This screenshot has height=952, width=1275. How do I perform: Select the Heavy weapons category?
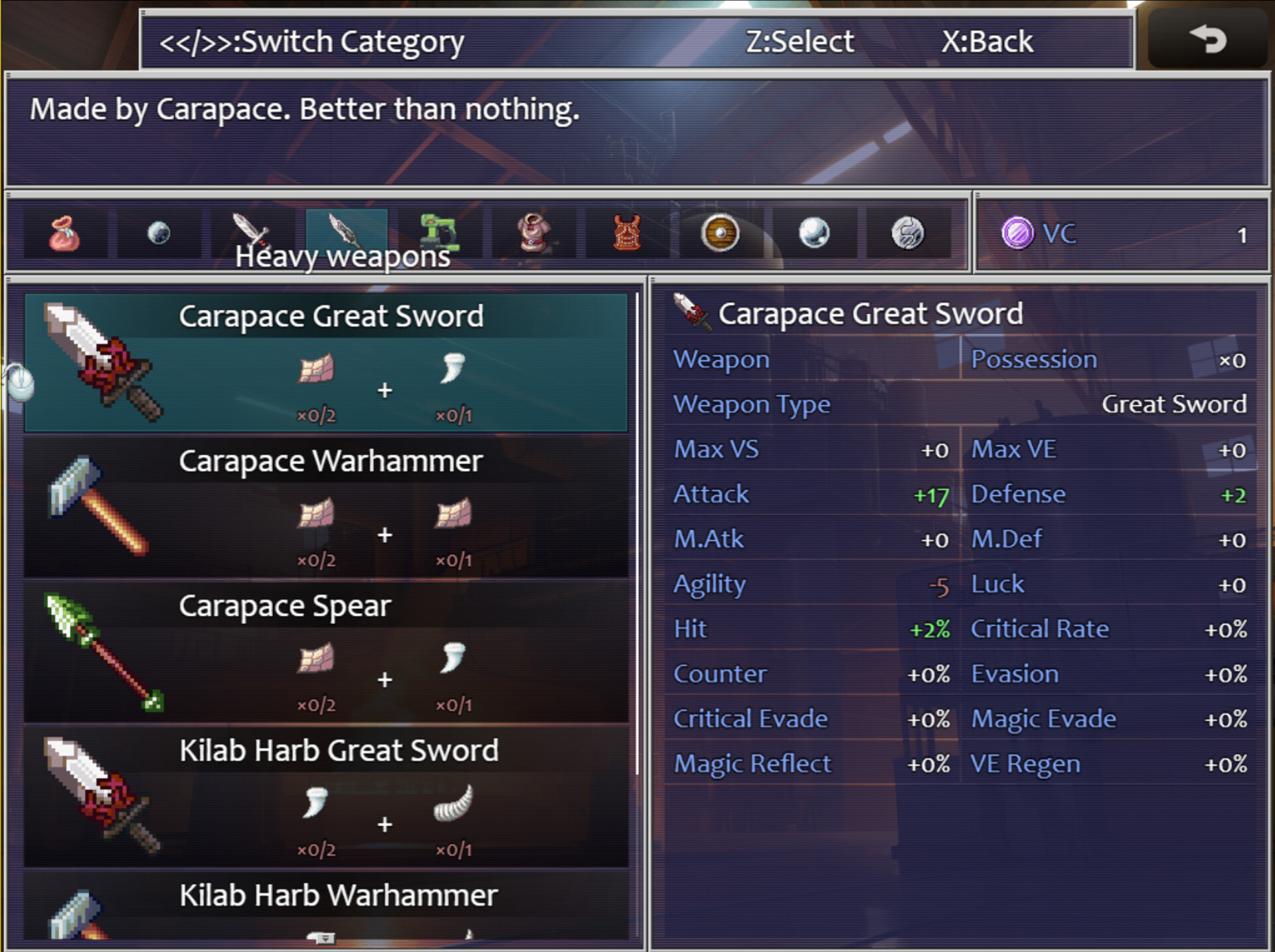pos(345,231)
